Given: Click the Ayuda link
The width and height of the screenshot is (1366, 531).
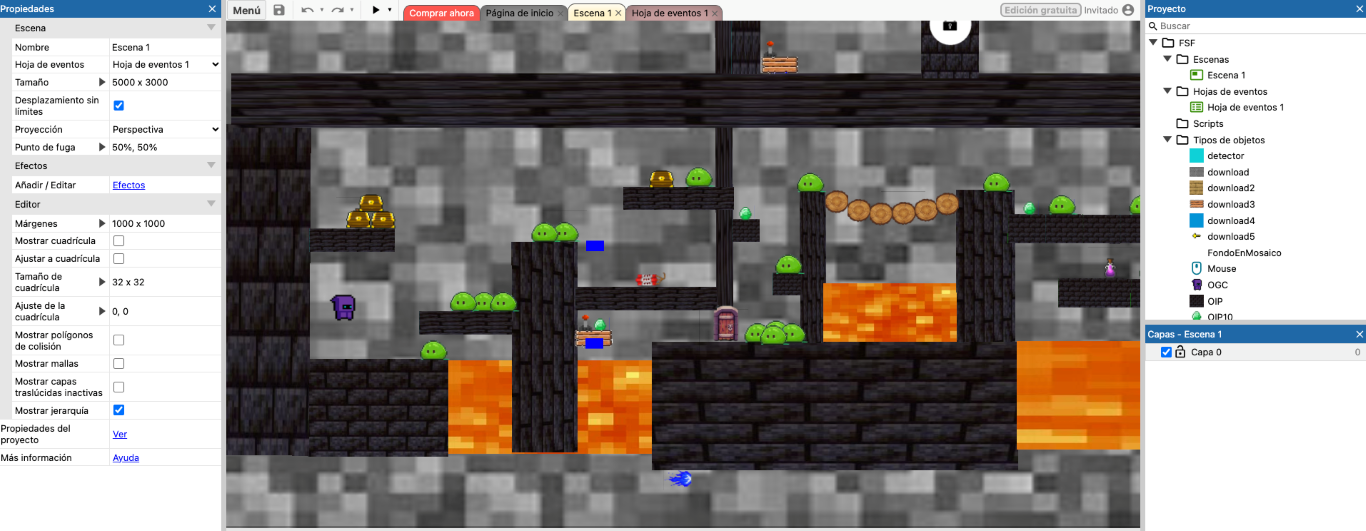Looking at the screenshot, I should click(x=125, y=458).
